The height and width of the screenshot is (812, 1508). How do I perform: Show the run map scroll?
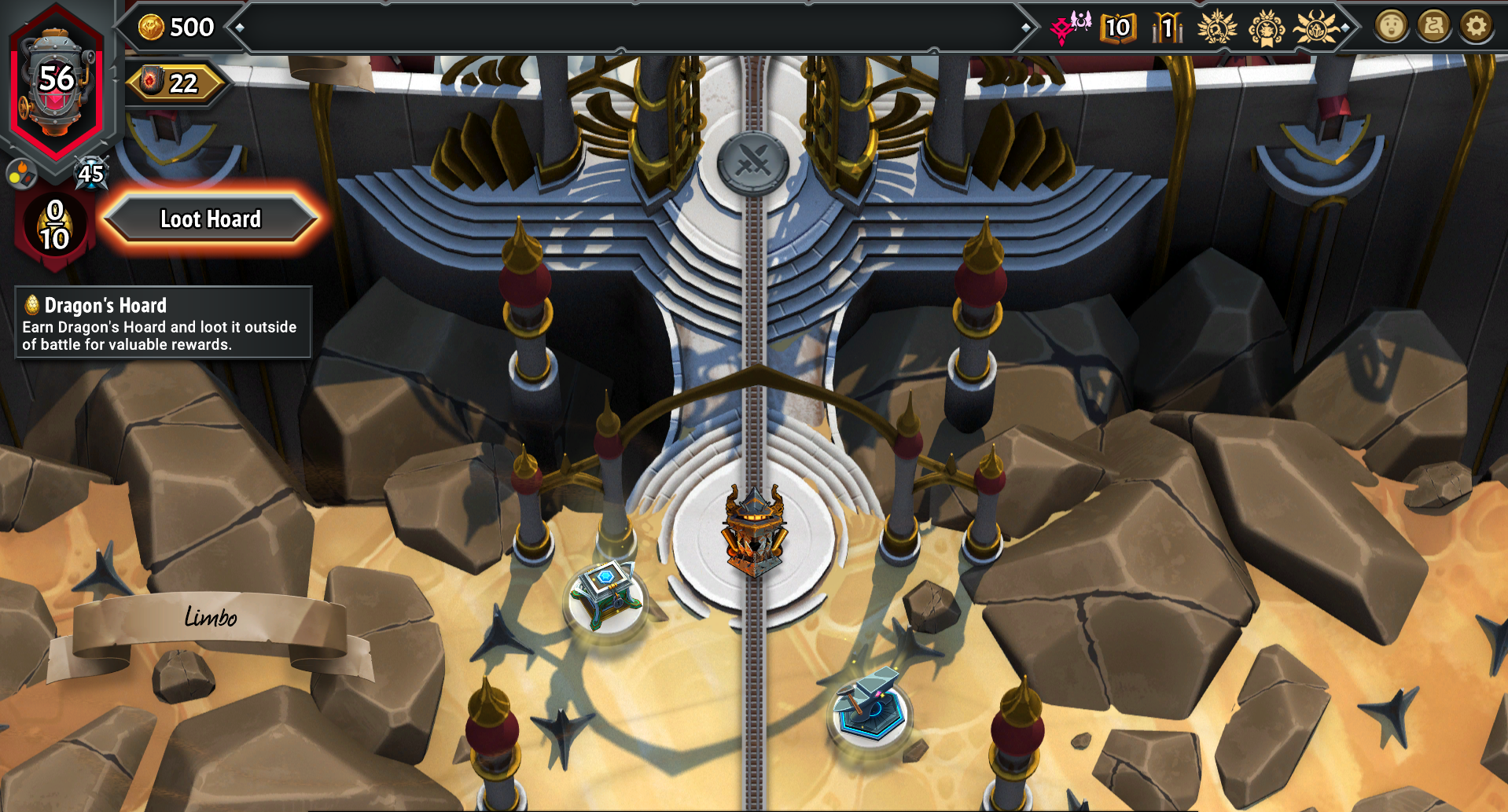click(x=1433, y=27)
